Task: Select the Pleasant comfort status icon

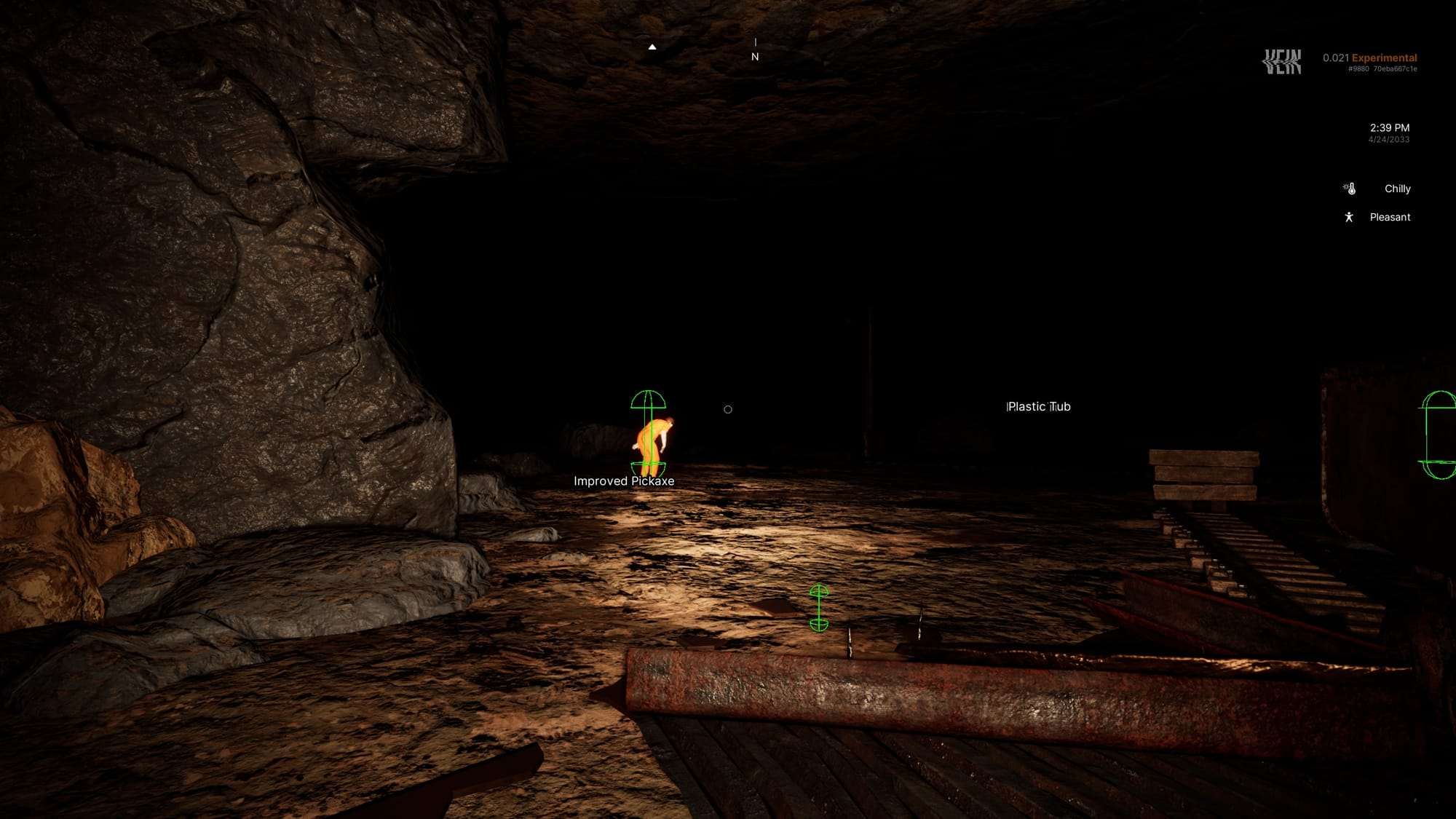Action: [x=1349, y=217]
